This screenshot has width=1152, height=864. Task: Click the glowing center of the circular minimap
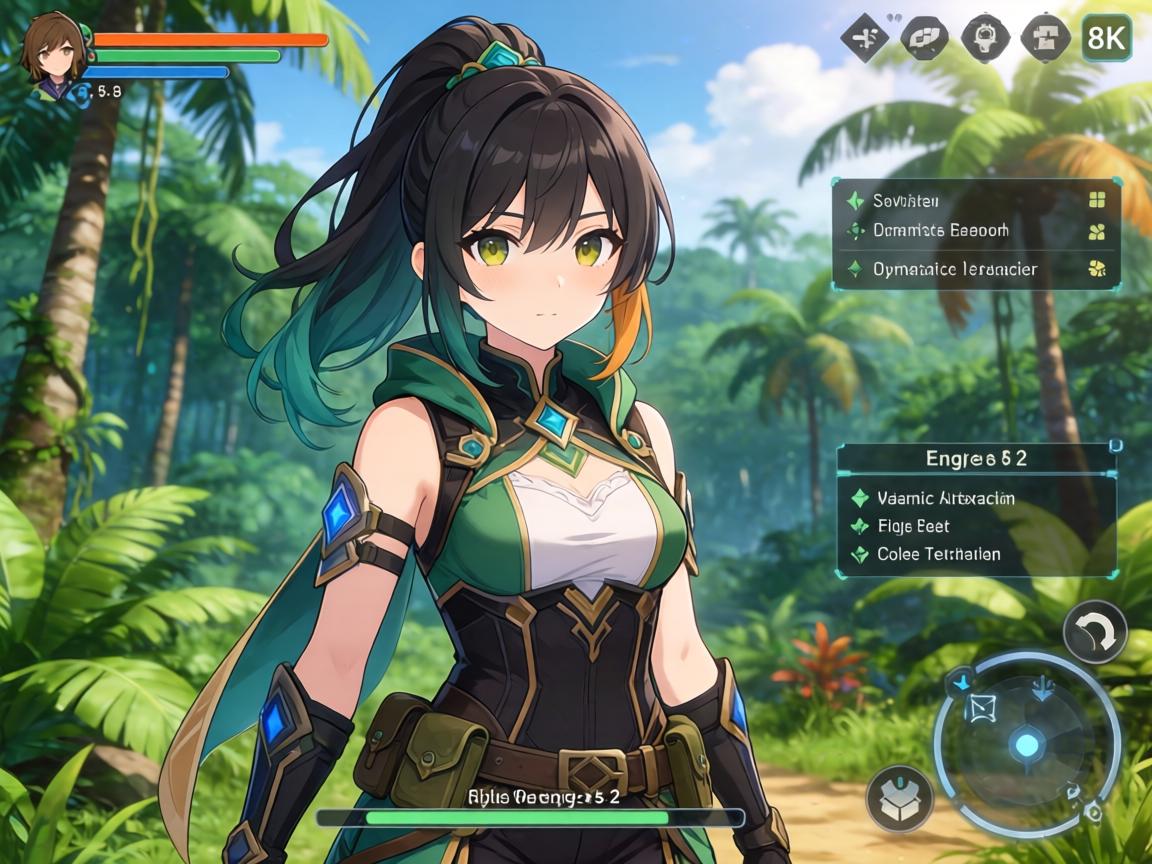(x=1027, y=744)
